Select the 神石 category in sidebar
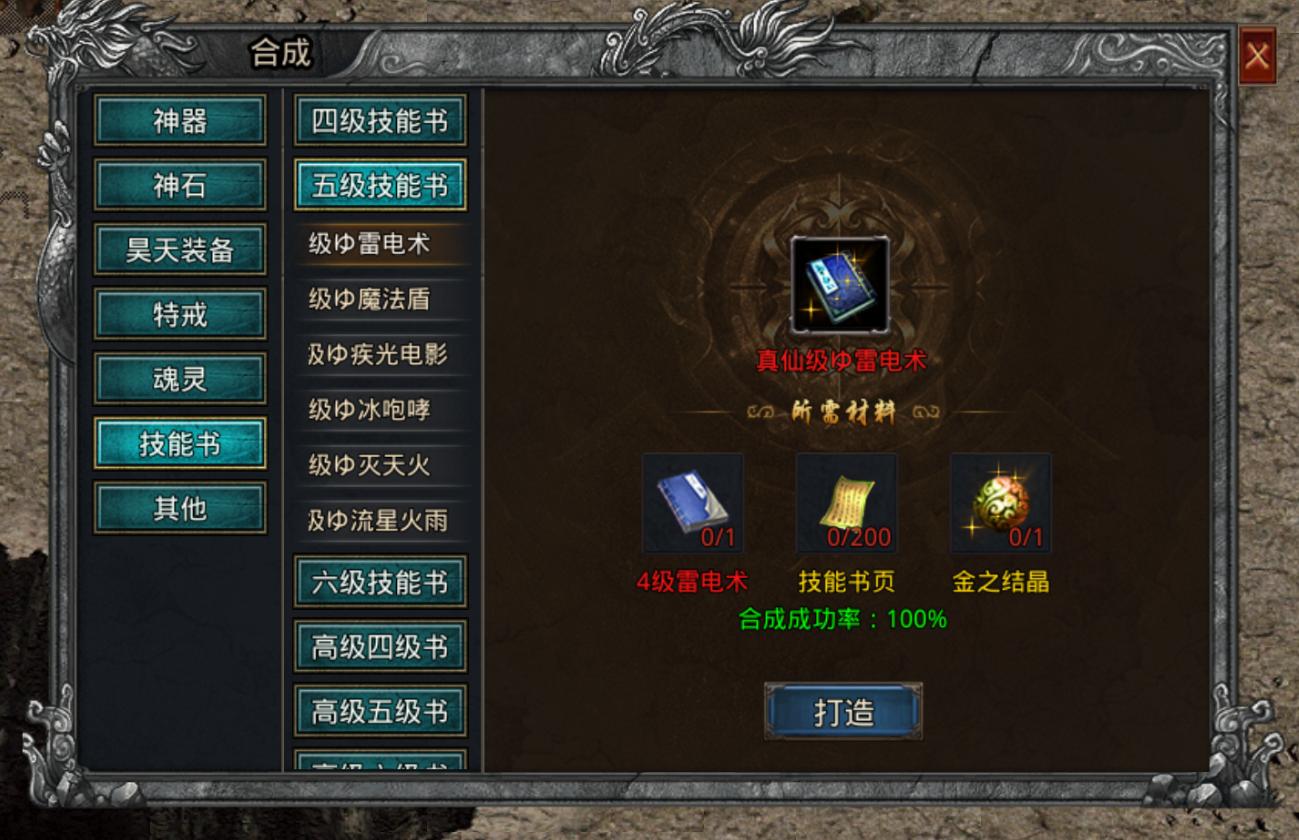This screenshot has height=840, width=1299. pos(180,186)
